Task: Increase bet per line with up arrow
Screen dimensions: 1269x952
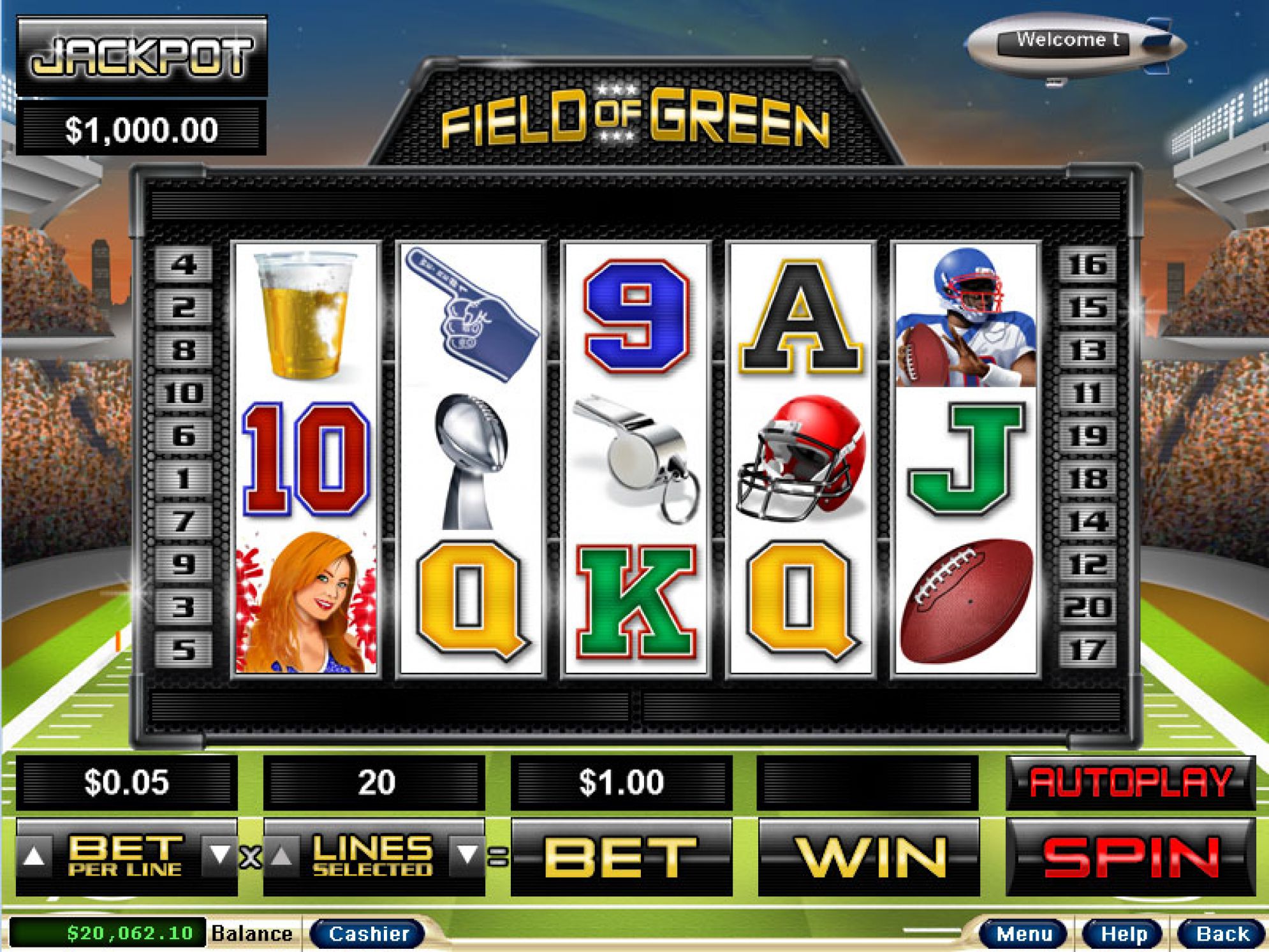Action: pos(34,856)
